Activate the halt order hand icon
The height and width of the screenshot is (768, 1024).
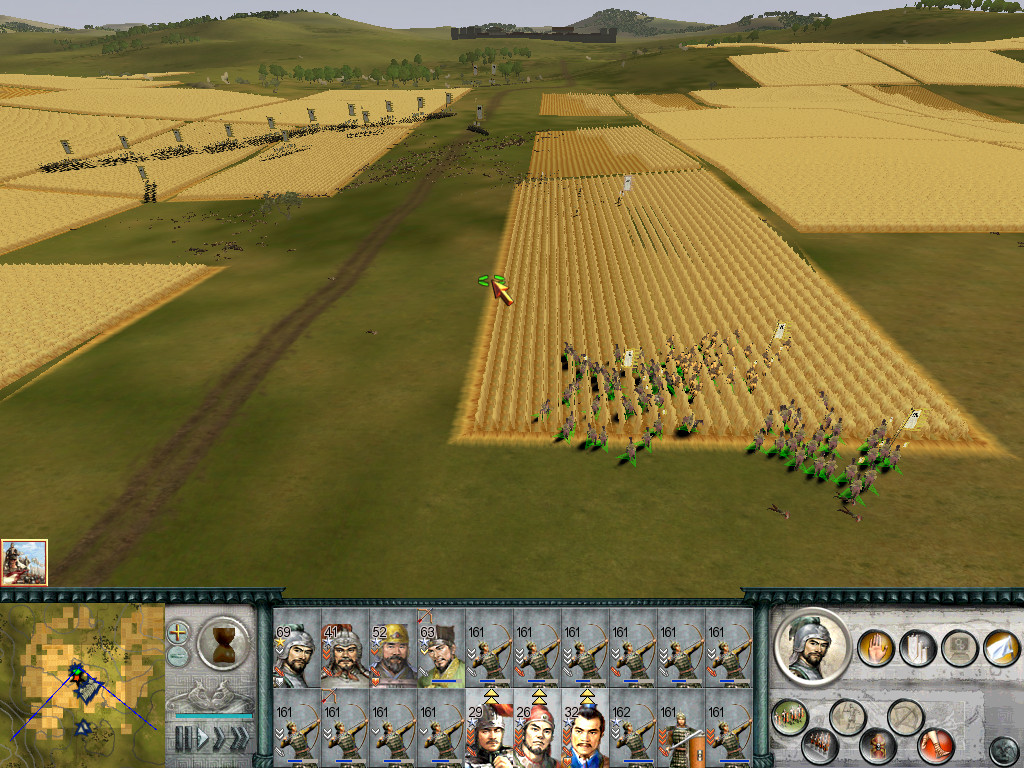pos(873,648)
